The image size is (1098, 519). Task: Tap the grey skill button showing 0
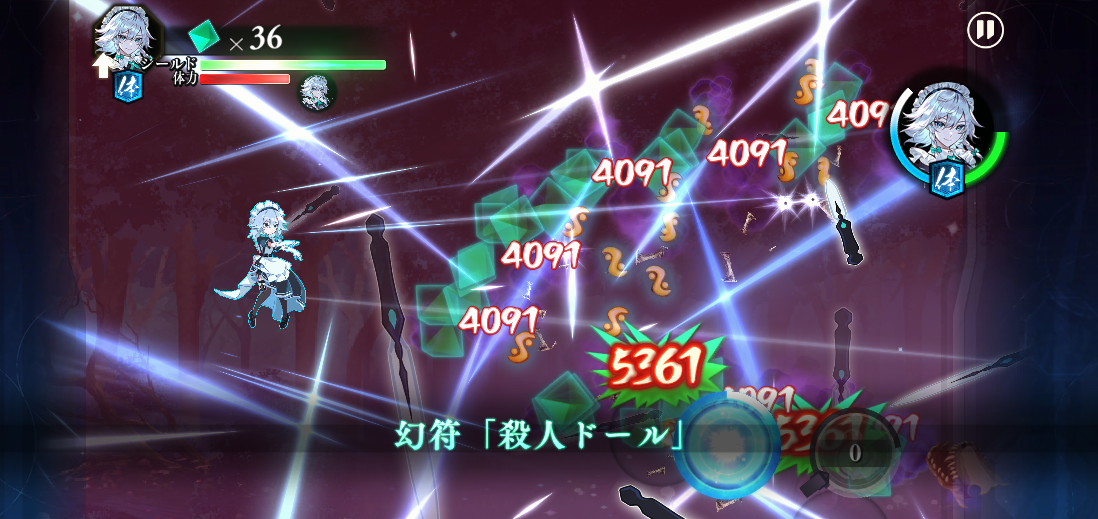854,451
